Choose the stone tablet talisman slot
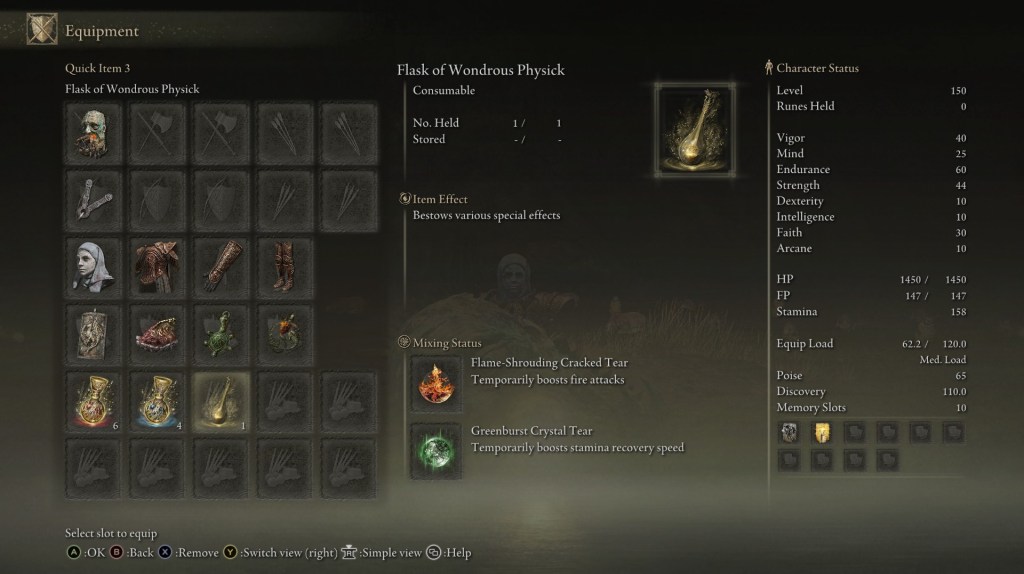 pos(96,334)
